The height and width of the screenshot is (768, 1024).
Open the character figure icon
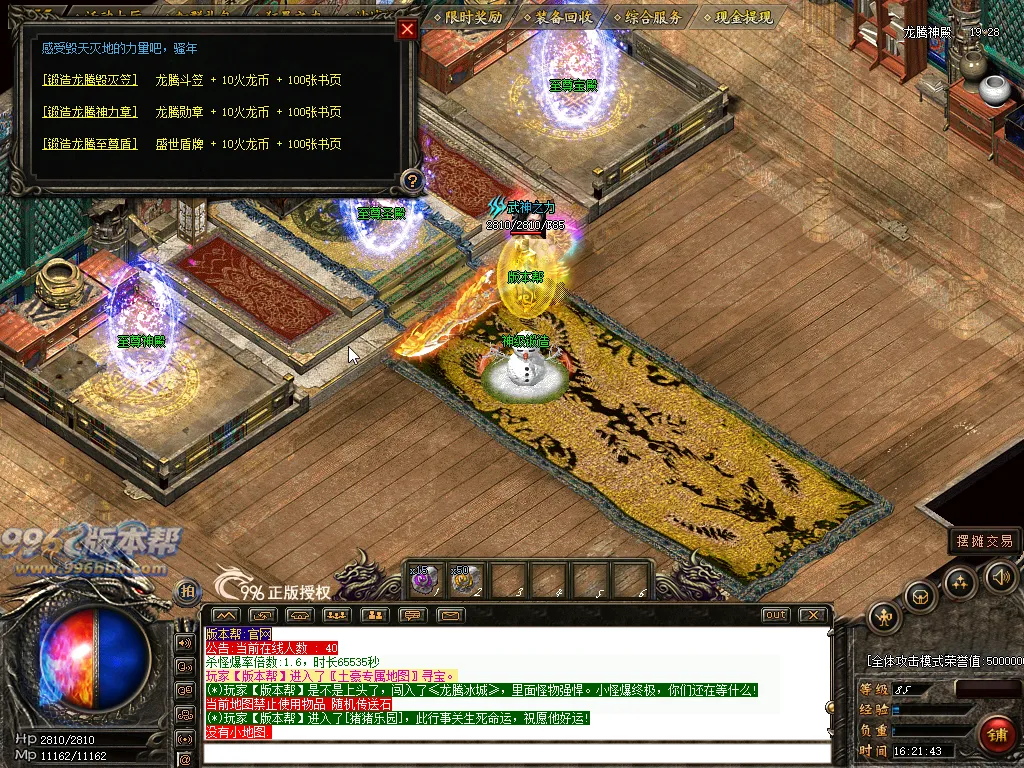pos(885,617)
